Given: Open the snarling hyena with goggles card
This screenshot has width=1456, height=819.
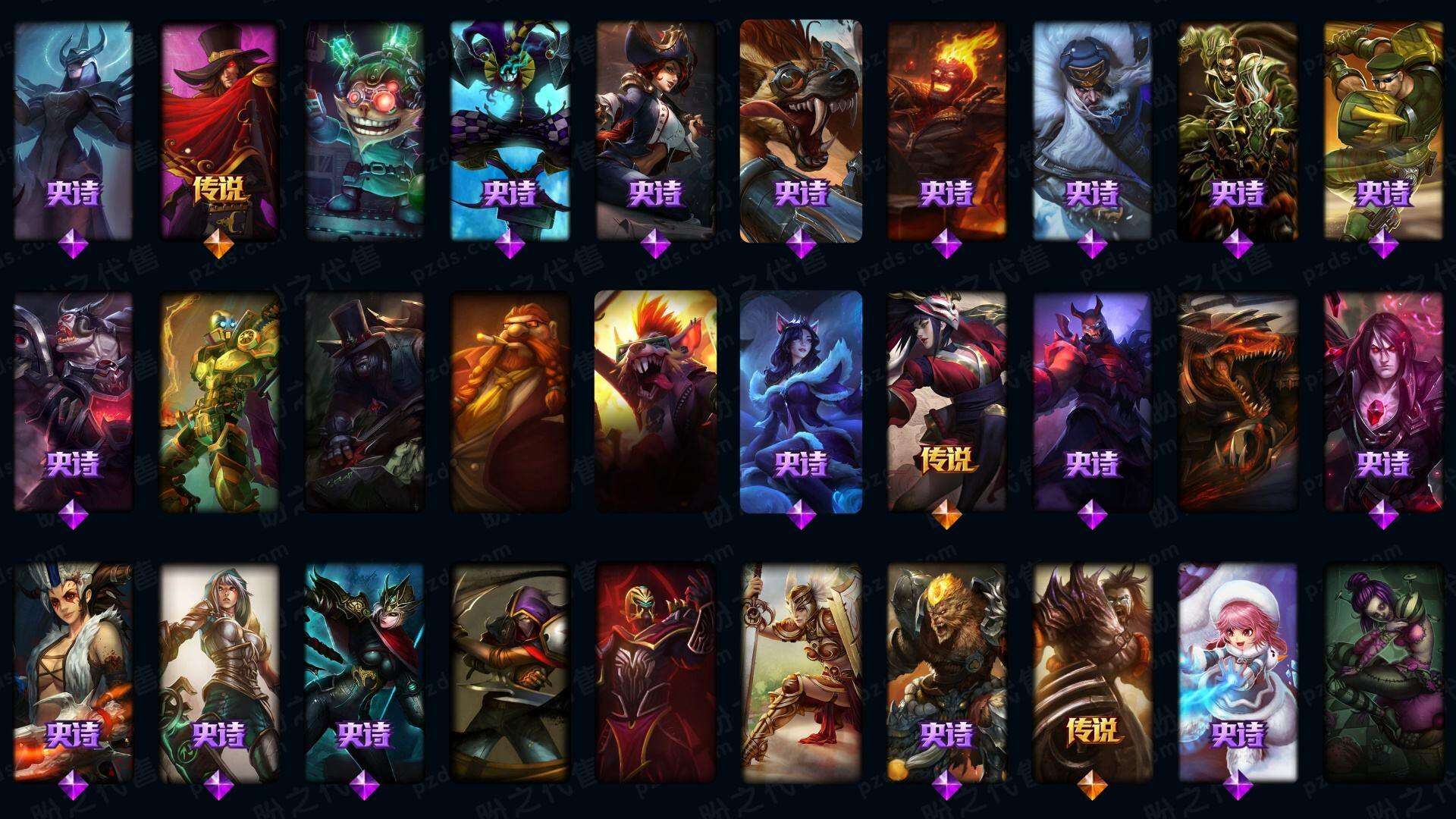Looking at the screenshot, I should (801, 129).
